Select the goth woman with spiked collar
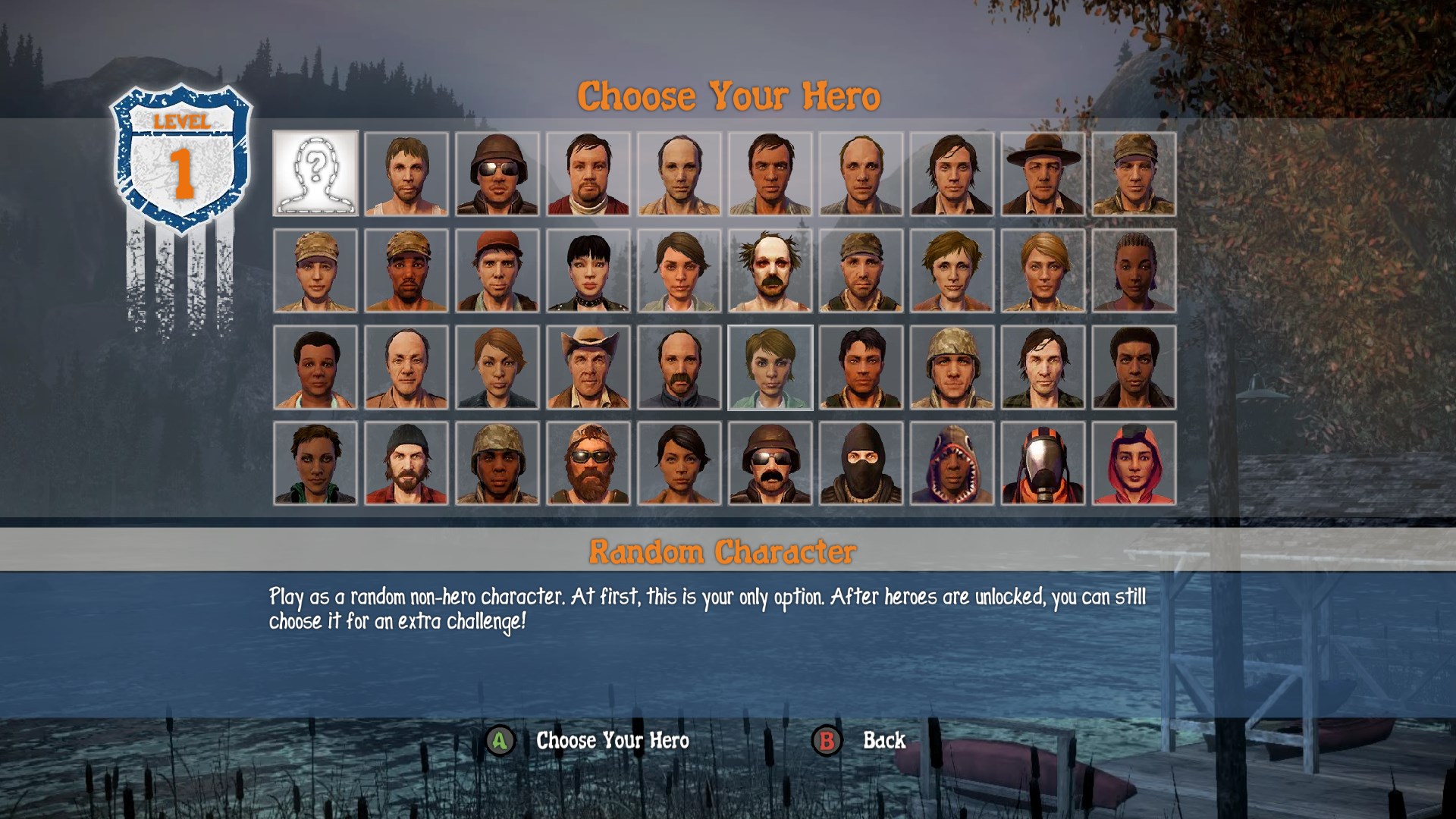This screenshot has width=1456, height=819. point(588,271)
